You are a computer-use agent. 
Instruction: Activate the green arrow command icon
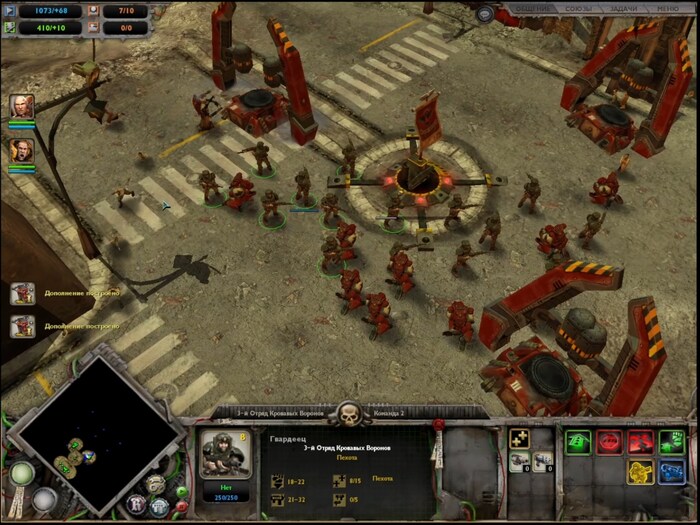(x=578, y=442)
